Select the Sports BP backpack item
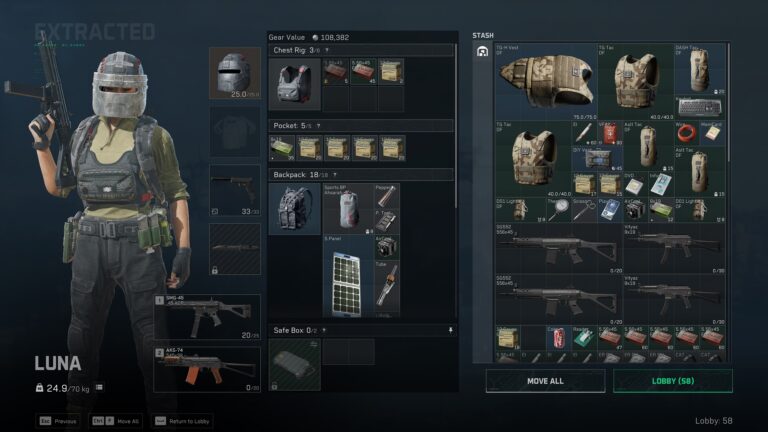This screenshot has width=768, height=432. 346,209
